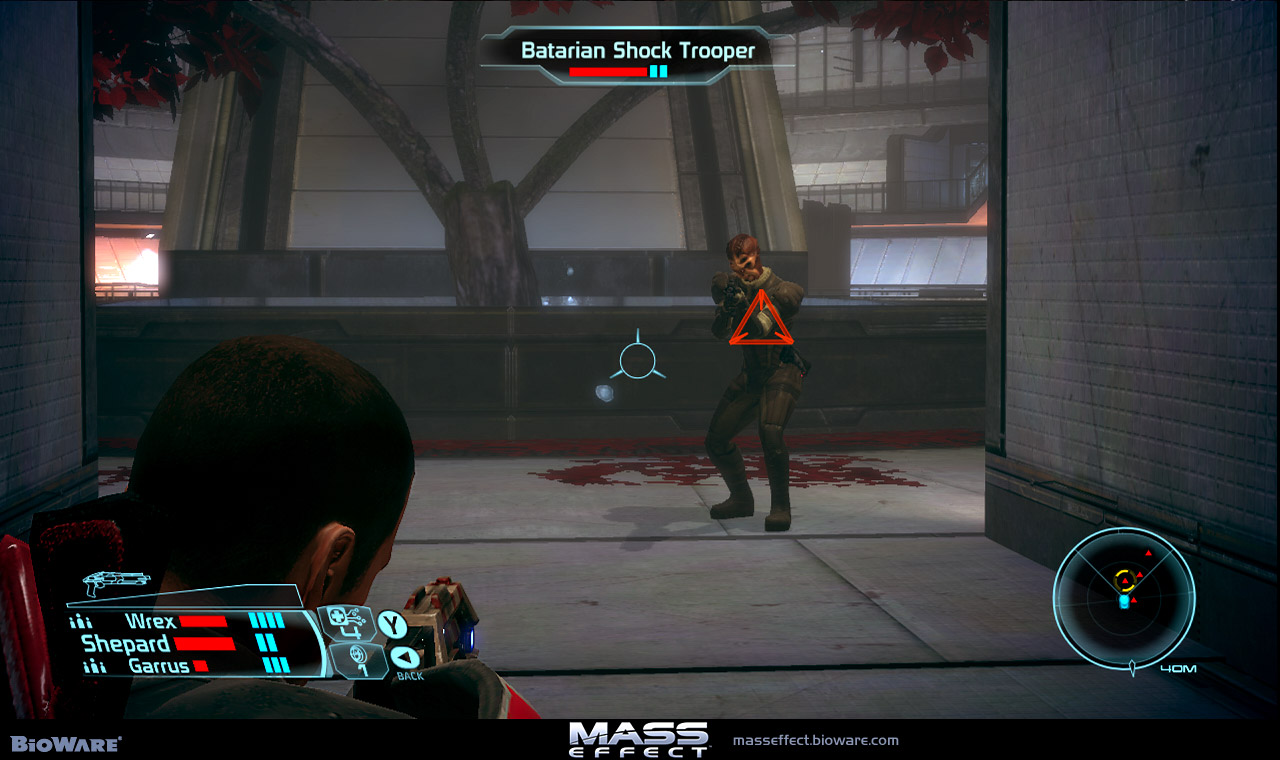This screenshot has width=1280, height=760.
Task: Target the Batarian Shock Trooper name plate
Action: click(x=637, y=50)
